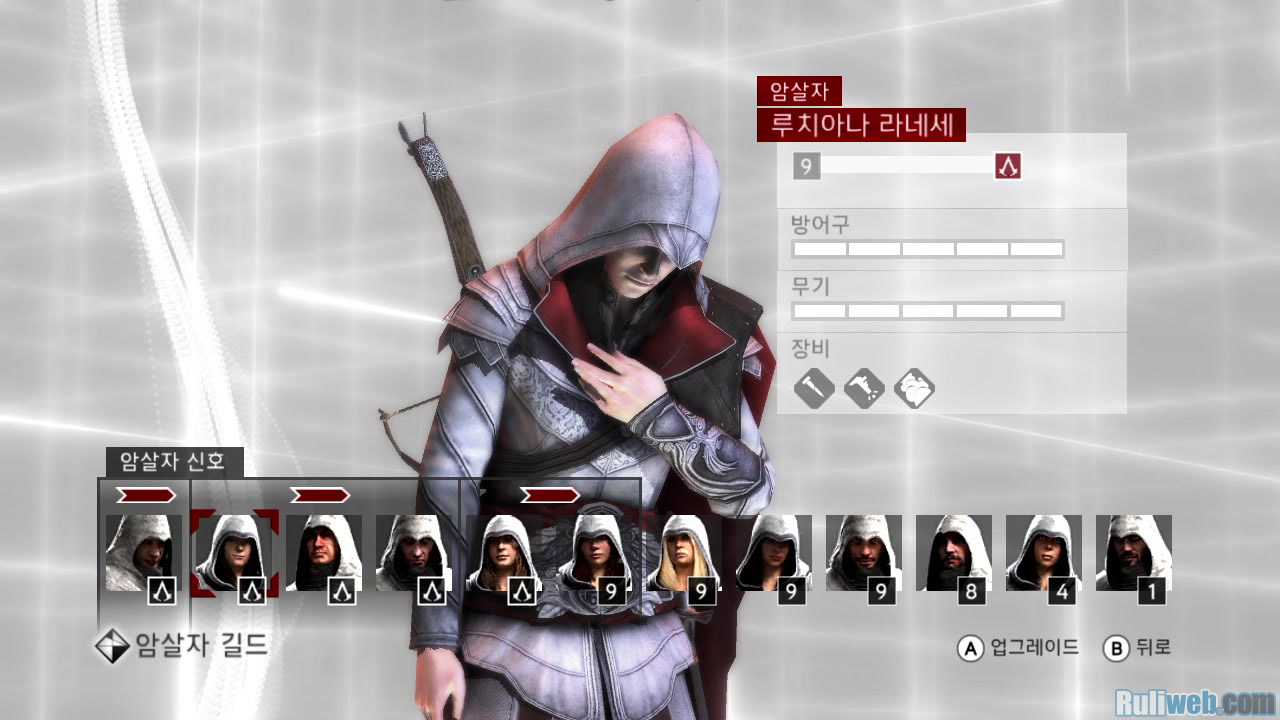Select the assassin portrait with red corner brackets
Viewport: 1280px width, 720px height.
234,552
